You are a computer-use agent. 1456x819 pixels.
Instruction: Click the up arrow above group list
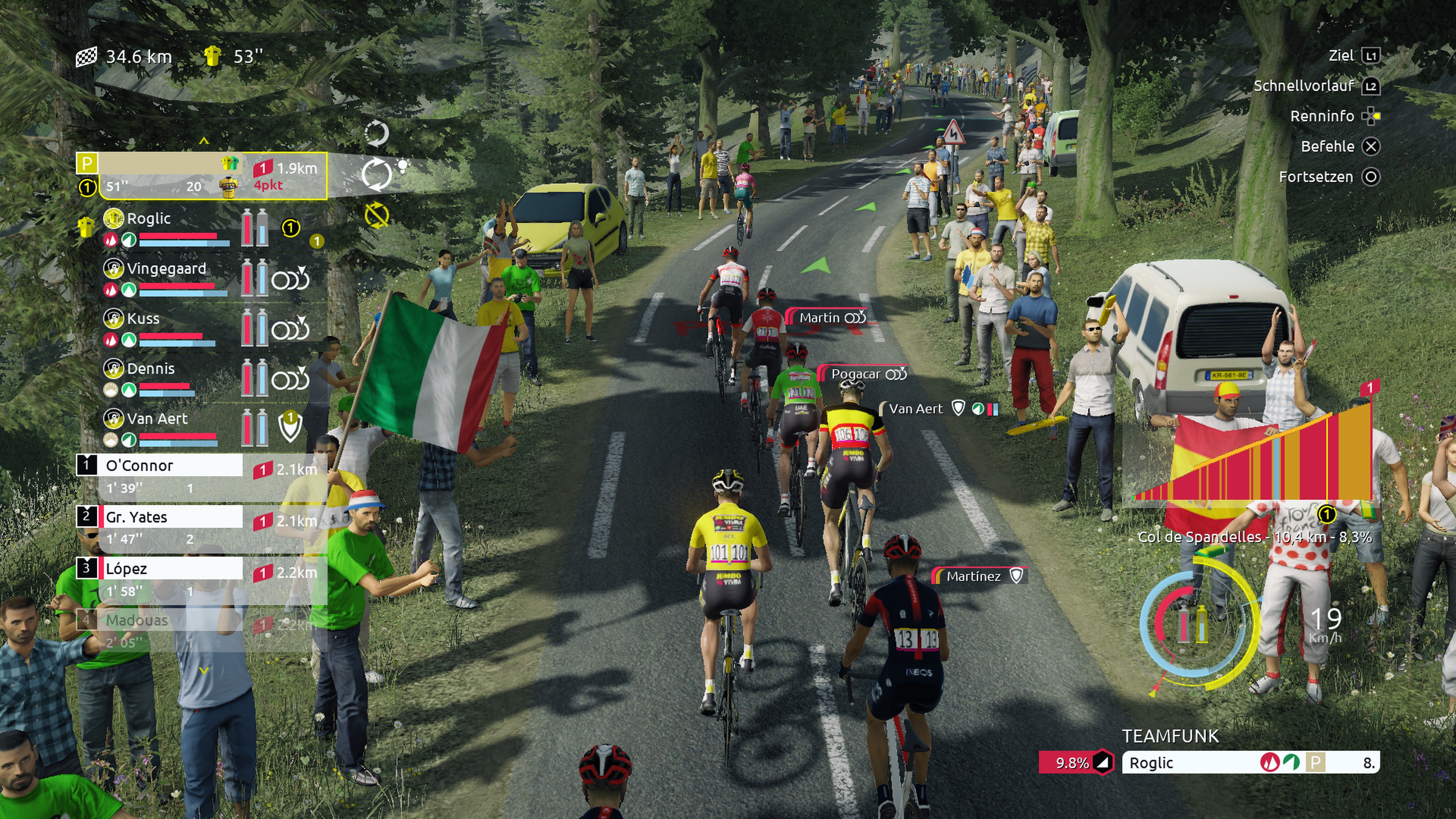[x=204, y=141]
